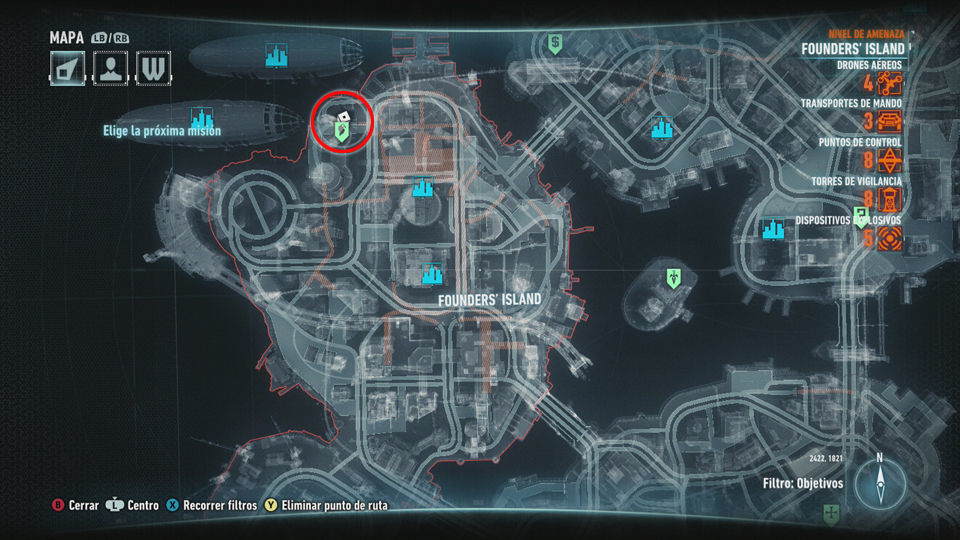Screen dimensions: 960x540
Task: Click the Drones Aéreos threat icon
Action: pos(890,84)
